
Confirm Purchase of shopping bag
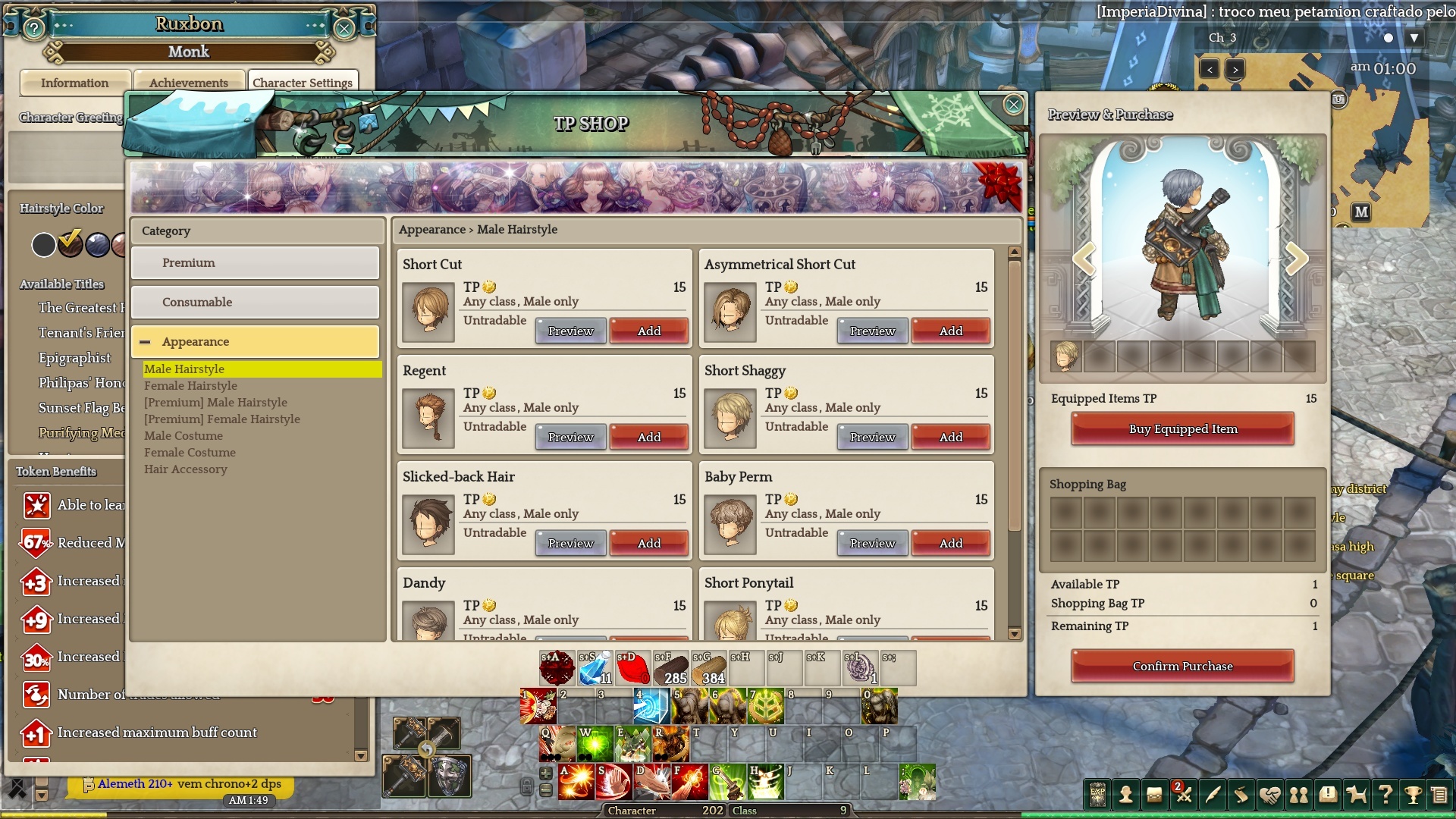[1182, 667]
